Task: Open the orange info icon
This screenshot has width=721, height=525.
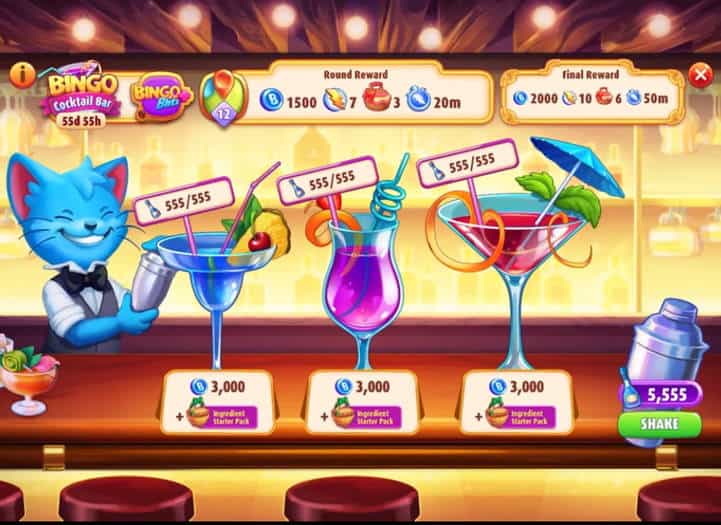Action: click(22, 73)
